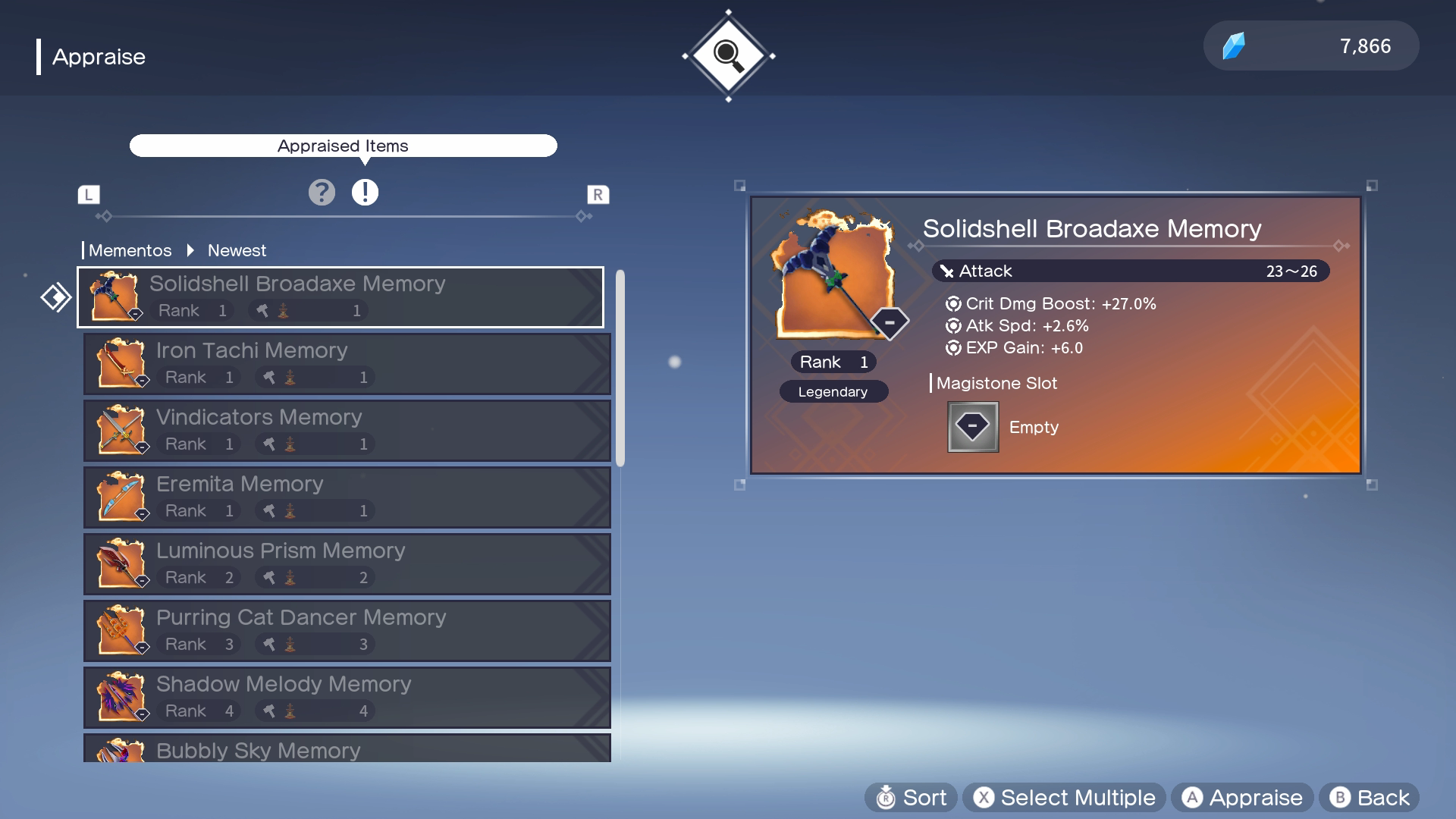Appraise the selected memento

pos(1242,798)
